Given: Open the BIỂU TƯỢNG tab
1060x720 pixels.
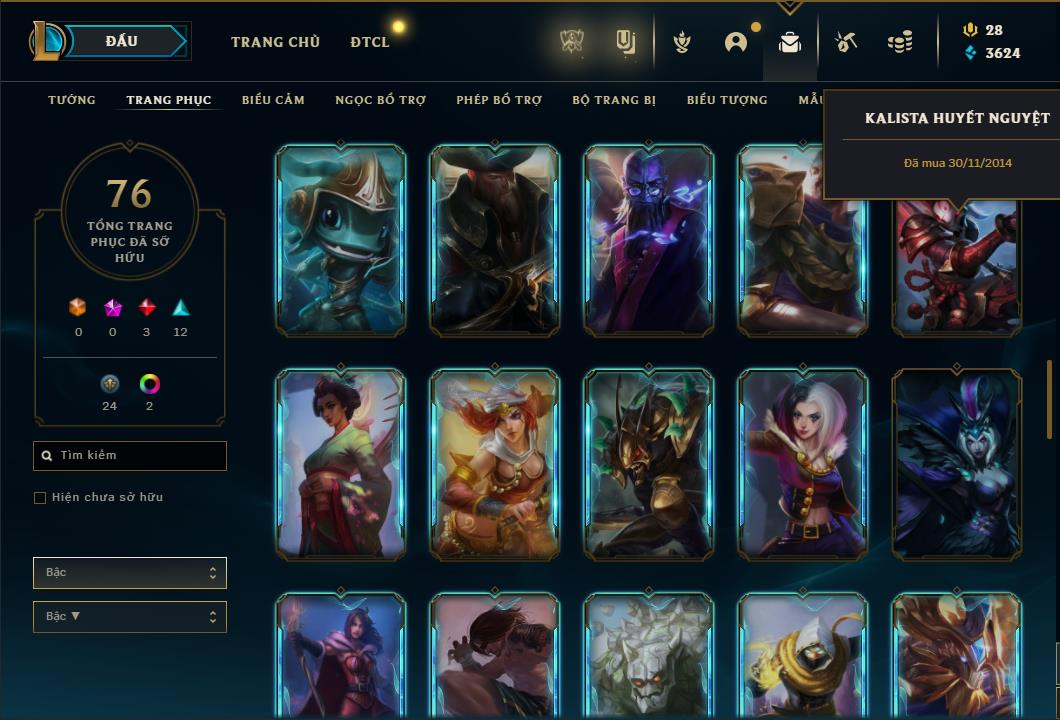Looking at the screenshot, I should (727, 100).
